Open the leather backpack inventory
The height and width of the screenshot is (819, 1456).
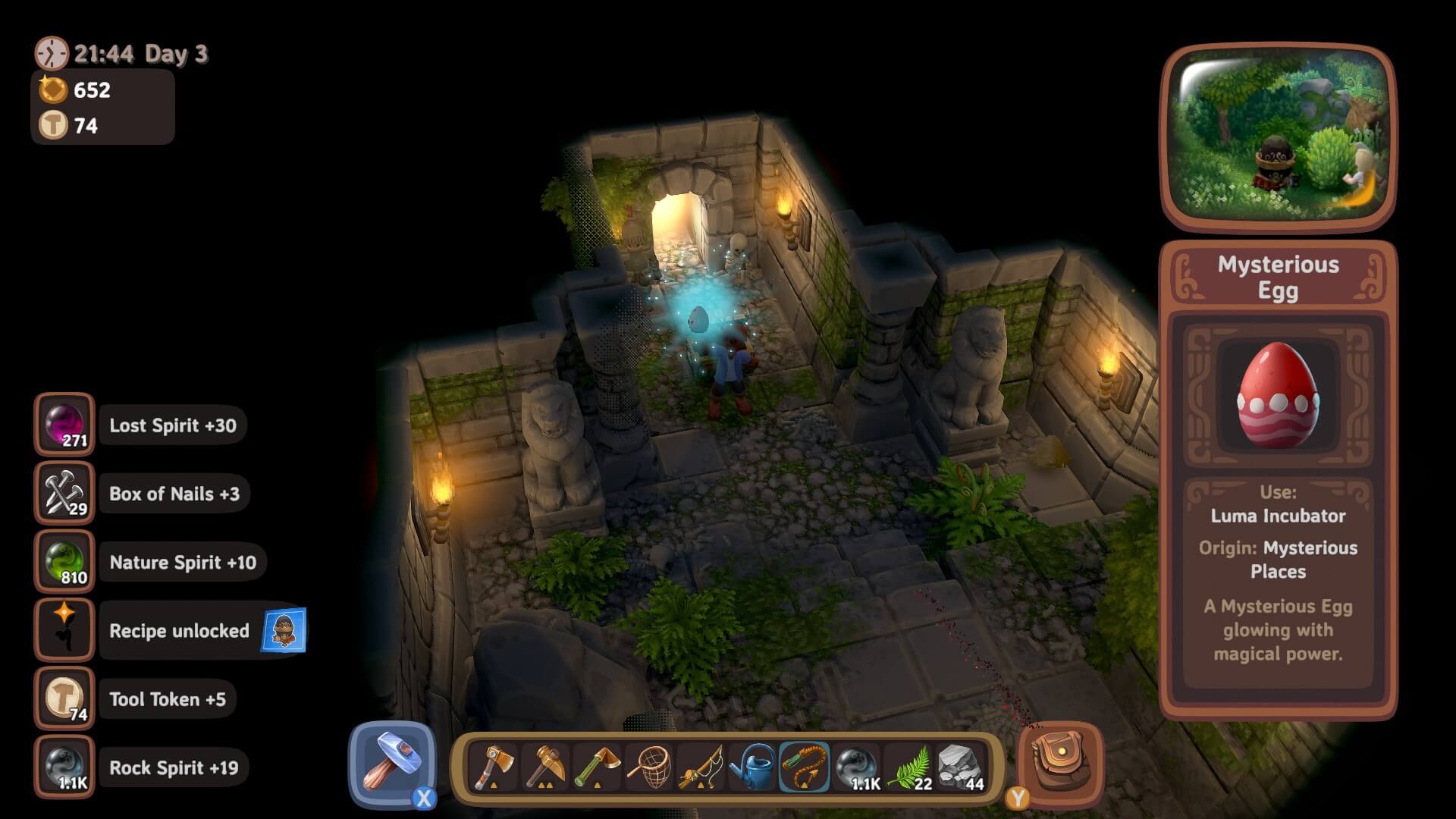[1060, 763]
